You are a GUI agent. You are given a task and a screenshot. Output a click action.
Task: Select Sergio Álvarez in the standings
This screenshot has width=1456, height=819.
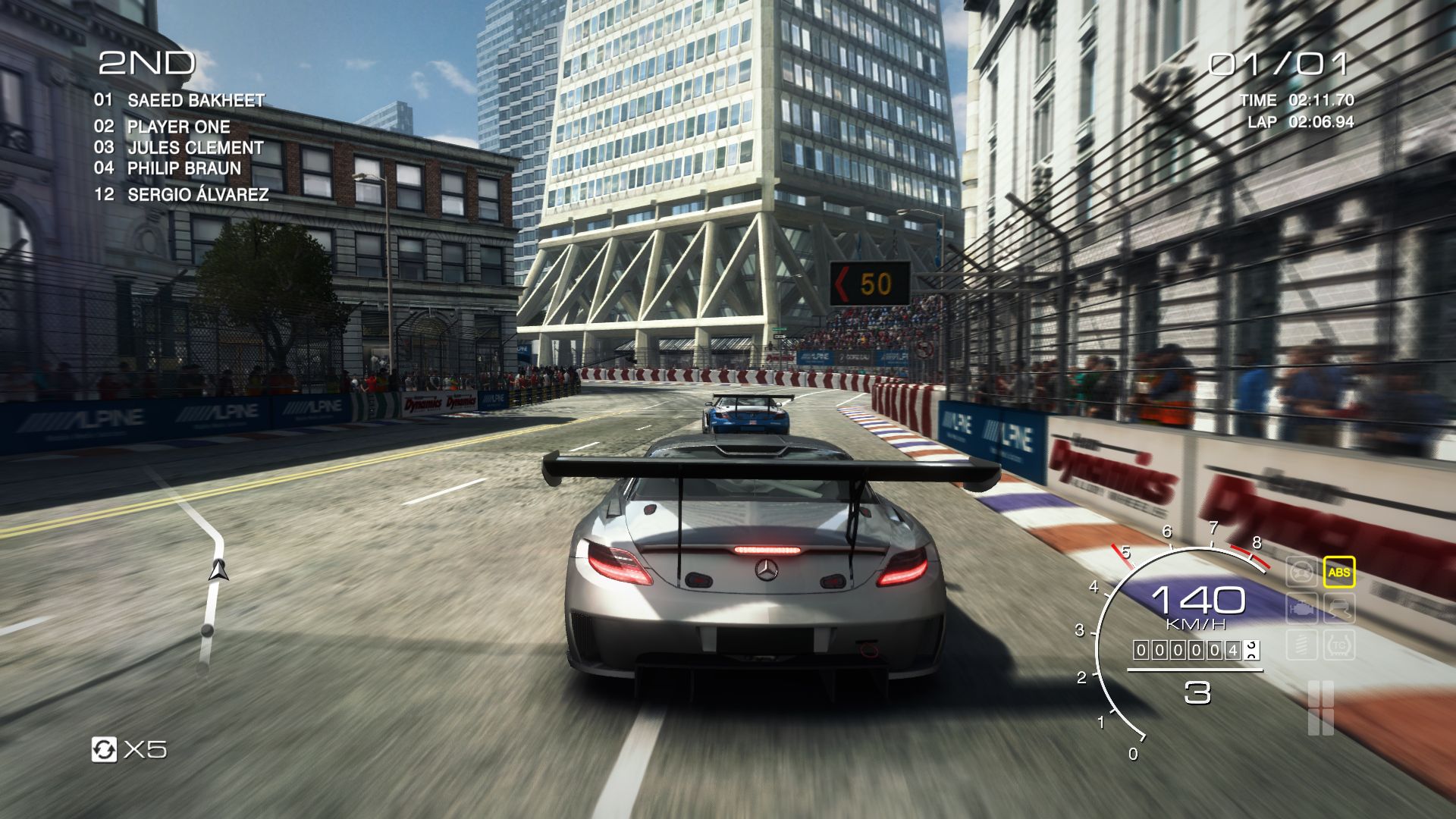click(x=197, y=195)
